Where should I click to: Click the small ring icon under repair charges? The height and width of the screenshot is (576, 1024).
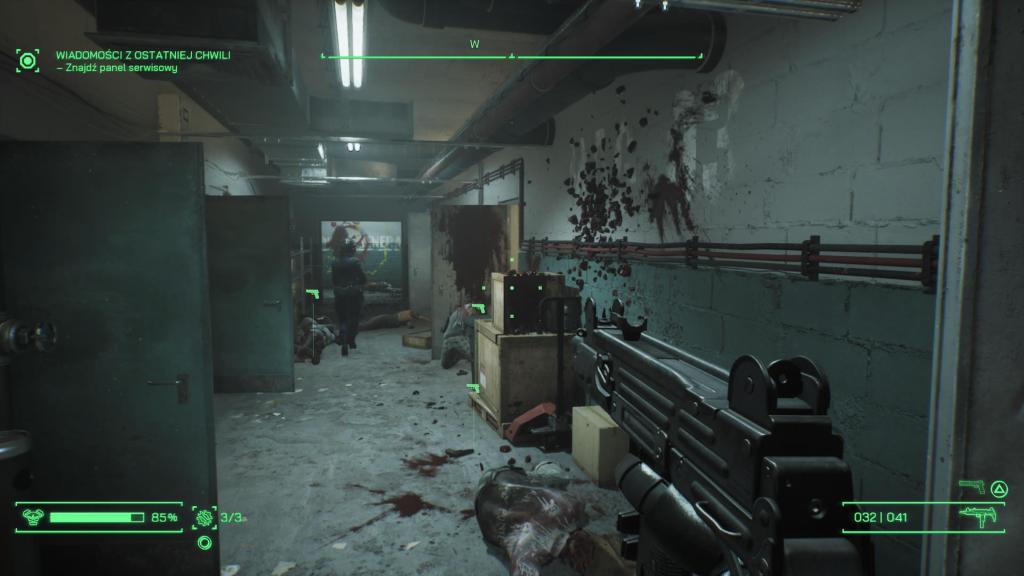tap(204, 543)
